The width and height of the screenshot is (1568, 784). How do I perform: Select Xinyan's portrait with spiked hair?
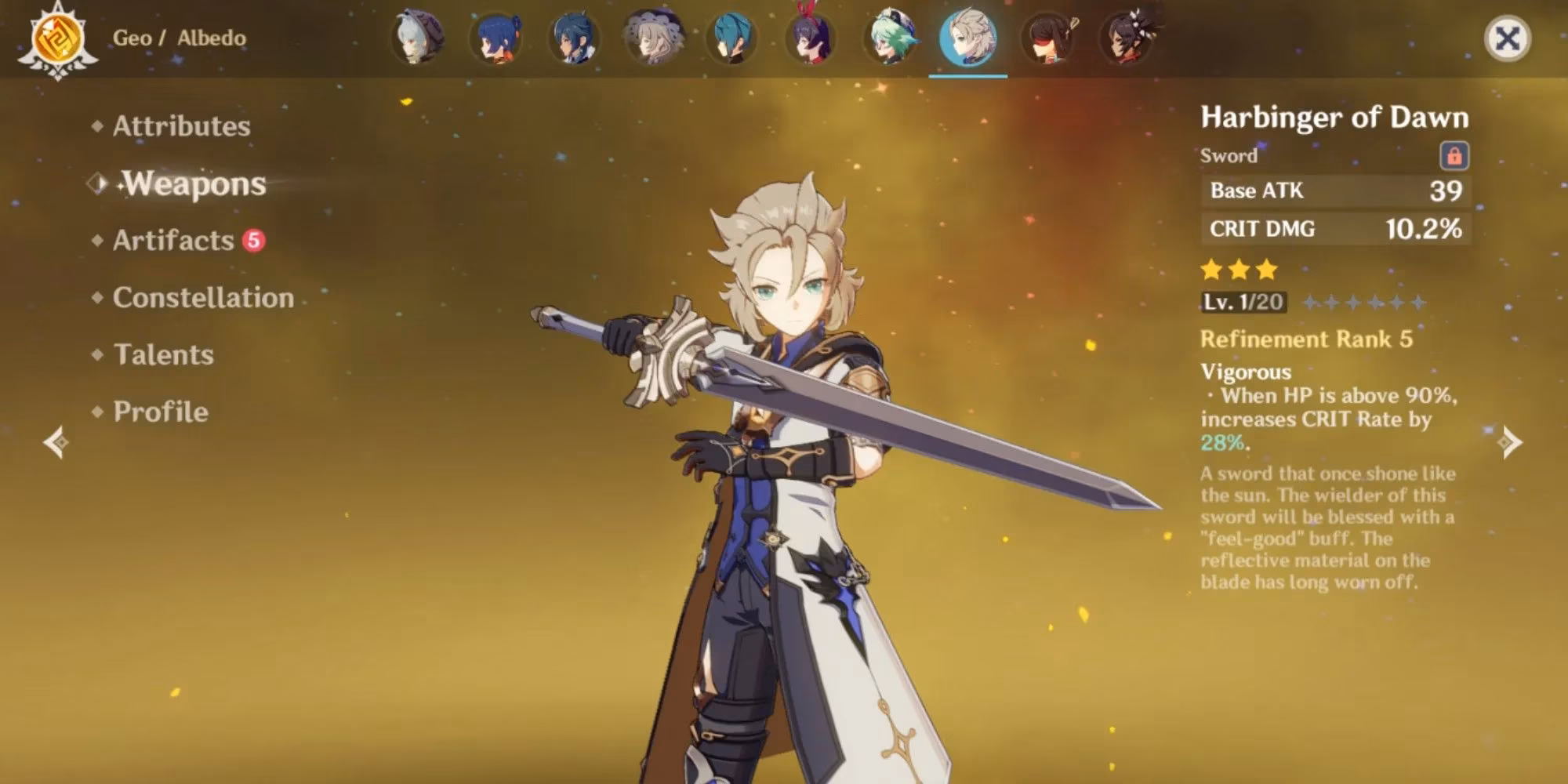tap(1127, 38)
